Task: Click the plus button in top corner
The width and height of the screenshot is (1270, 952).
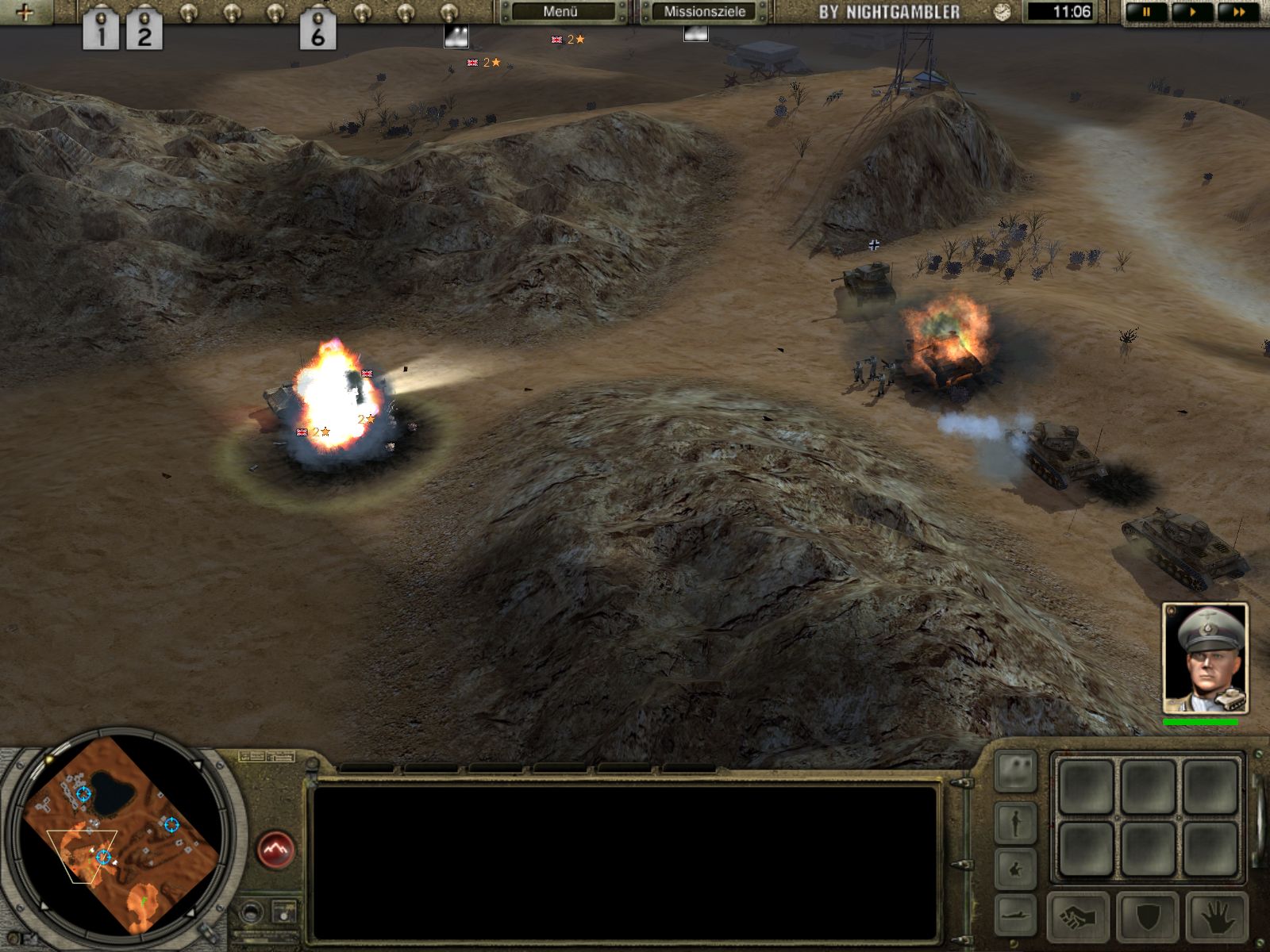Action: click(x=25, y=12)
